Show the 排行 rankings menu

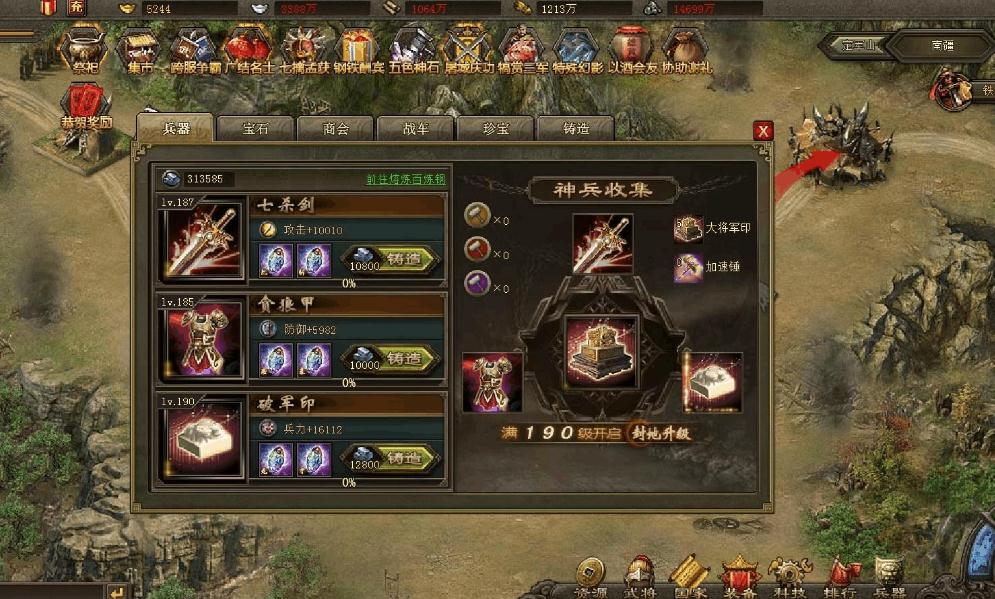(x=840, y=576)
